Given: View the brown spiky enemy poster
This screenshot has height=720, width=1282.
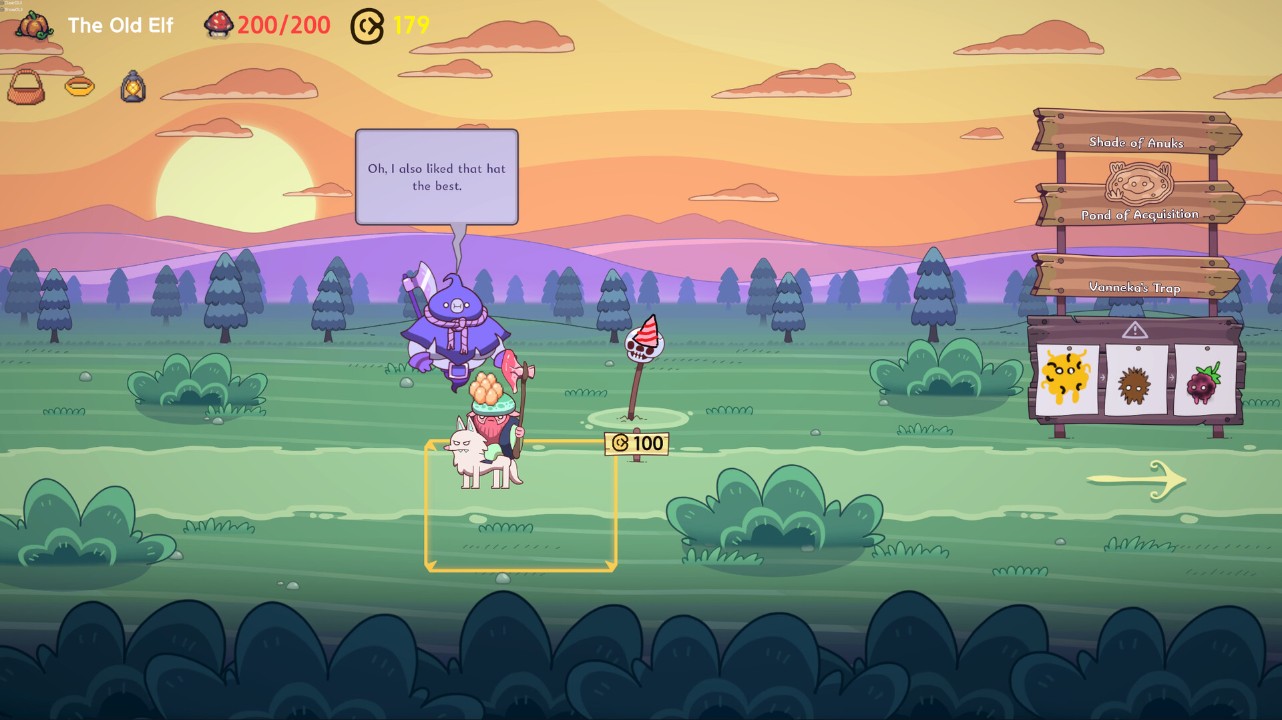Looking at the screenshot, I should (1135, 381).
